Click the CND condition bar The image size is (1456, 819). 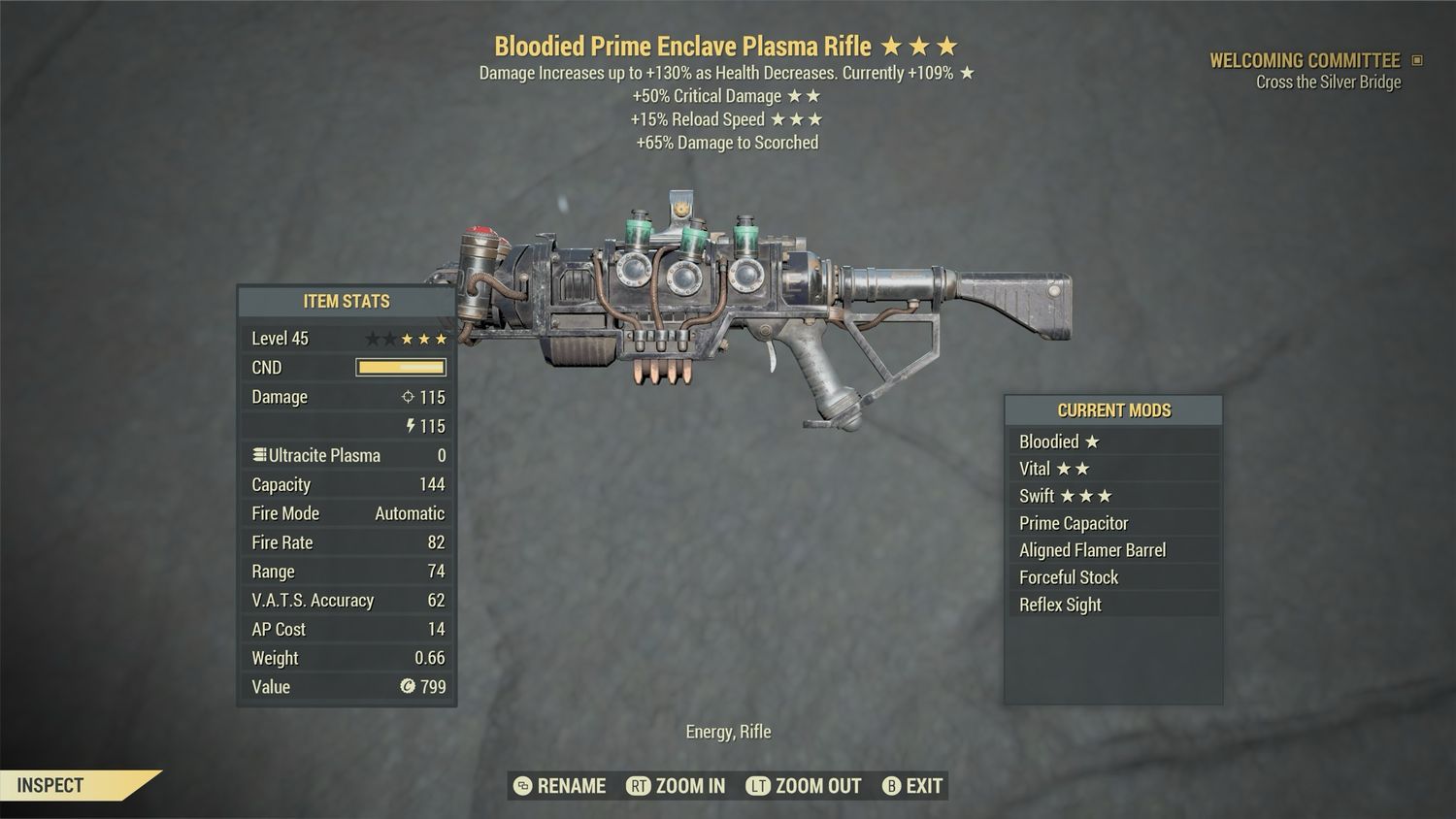[x=402, y=367]
